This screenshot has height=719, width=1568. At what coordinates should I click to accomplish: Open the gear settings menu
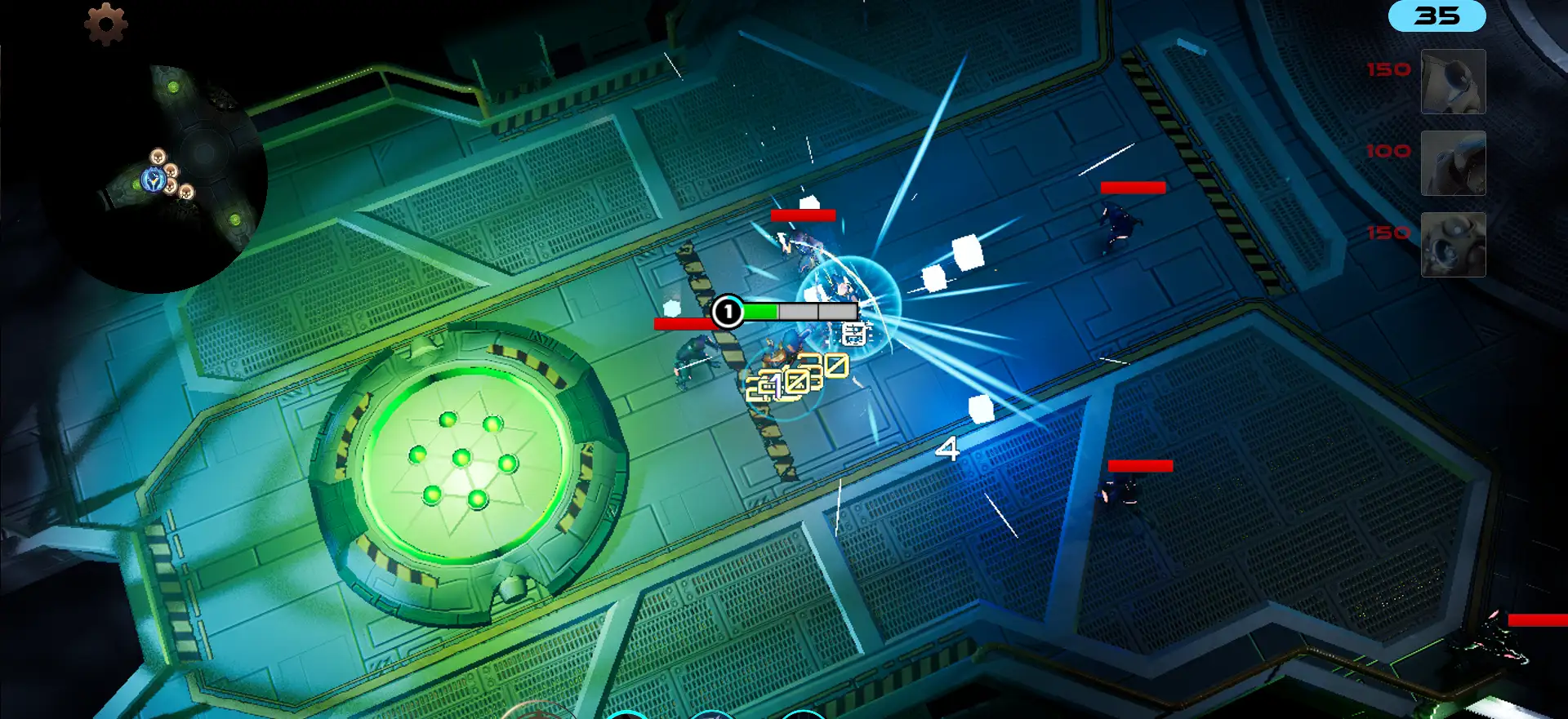point(106,24)
